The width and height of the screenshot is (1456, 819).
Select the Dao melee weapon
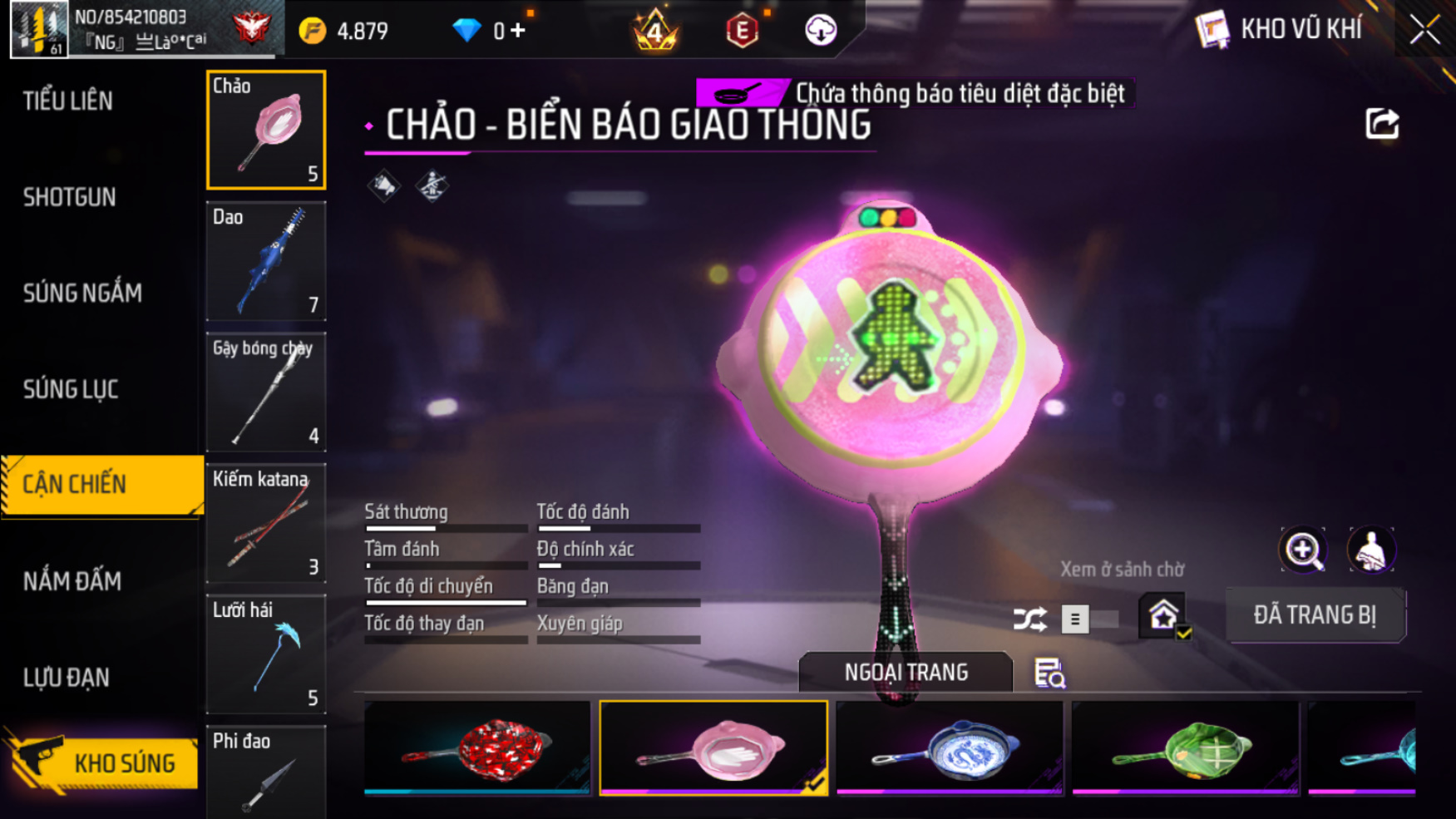(x=266, y=261)
